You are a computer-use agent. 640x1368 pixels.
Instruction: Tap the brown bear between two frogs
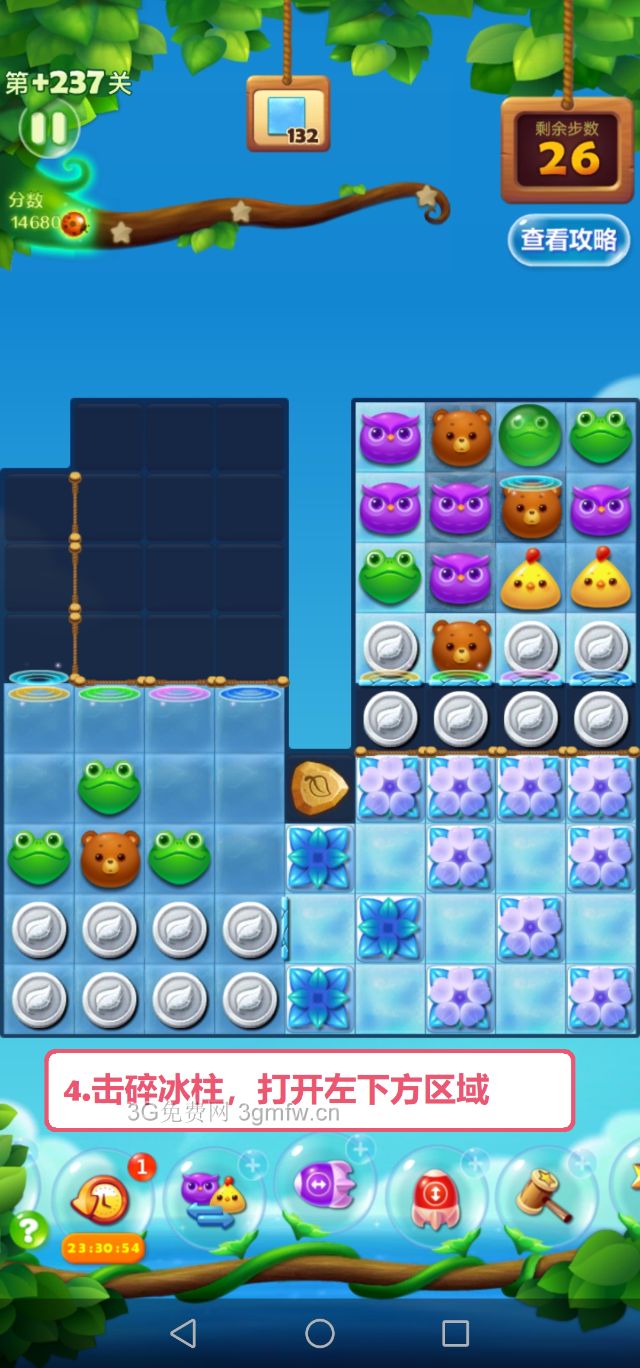click(109, 858)
